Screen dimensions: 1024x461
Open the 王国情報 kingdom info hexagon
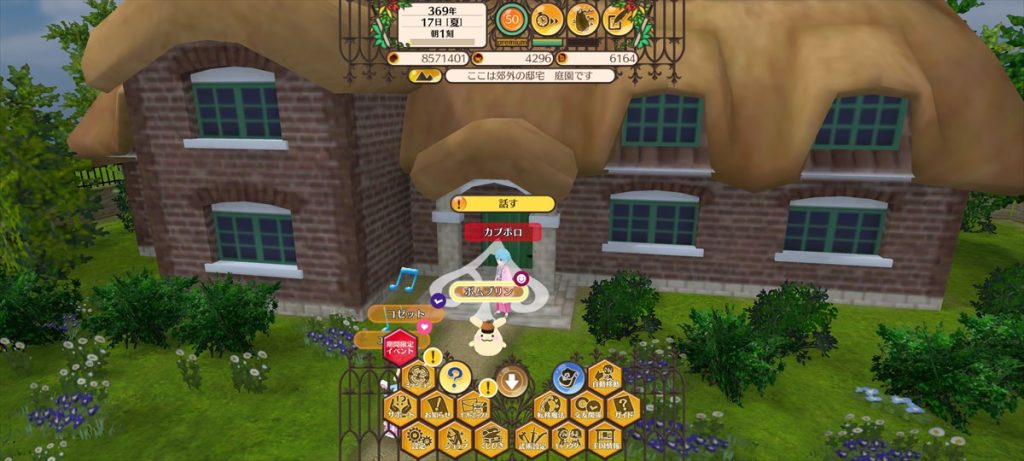pyautogui.click(x=604, y=437)
